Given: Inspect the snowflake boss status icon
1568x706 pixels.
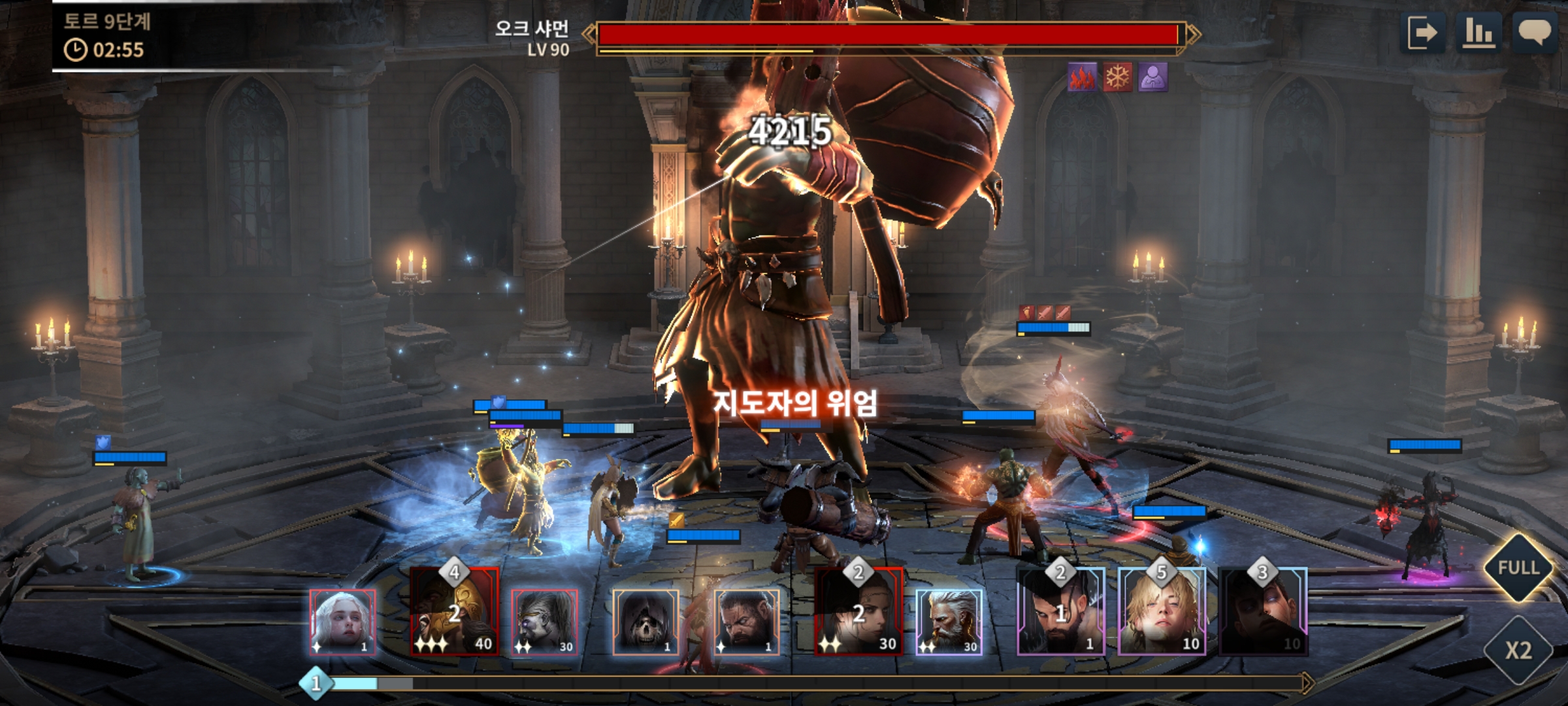Looking at the screenshot, I should [x=1118, y=78].
